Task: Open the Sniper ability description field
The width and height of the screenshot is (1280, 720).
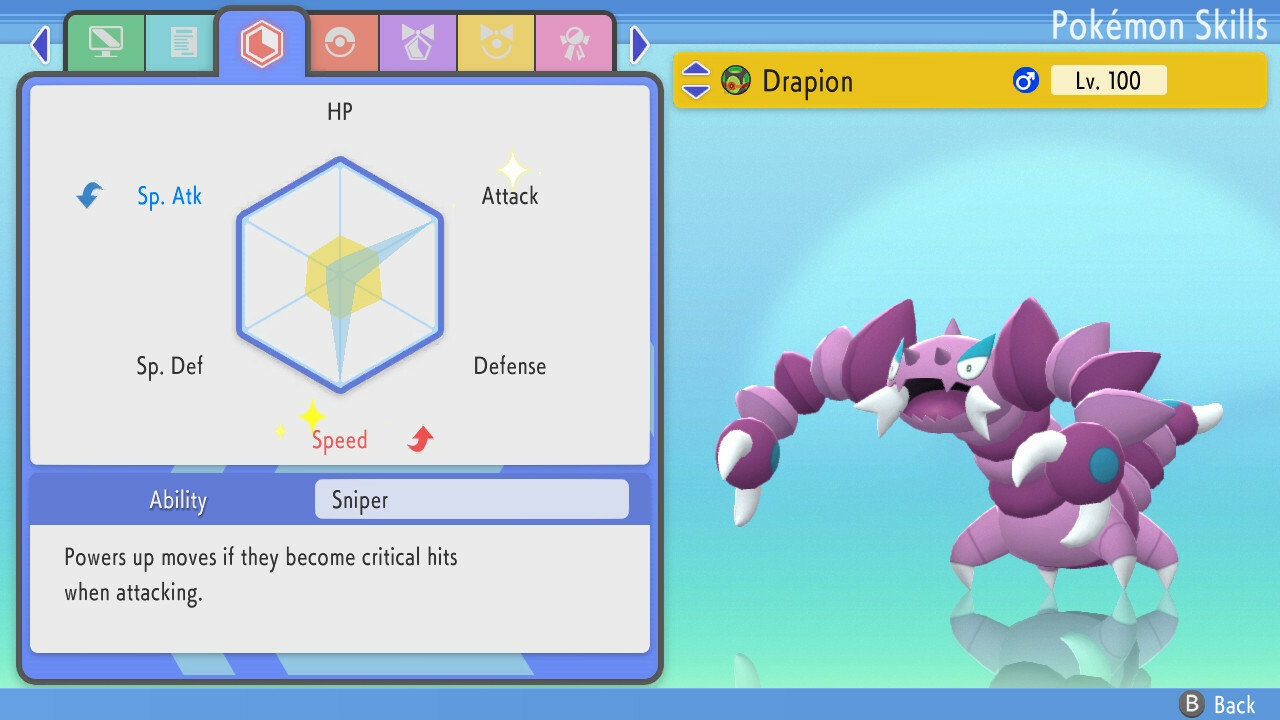Action: pos(470,499)
